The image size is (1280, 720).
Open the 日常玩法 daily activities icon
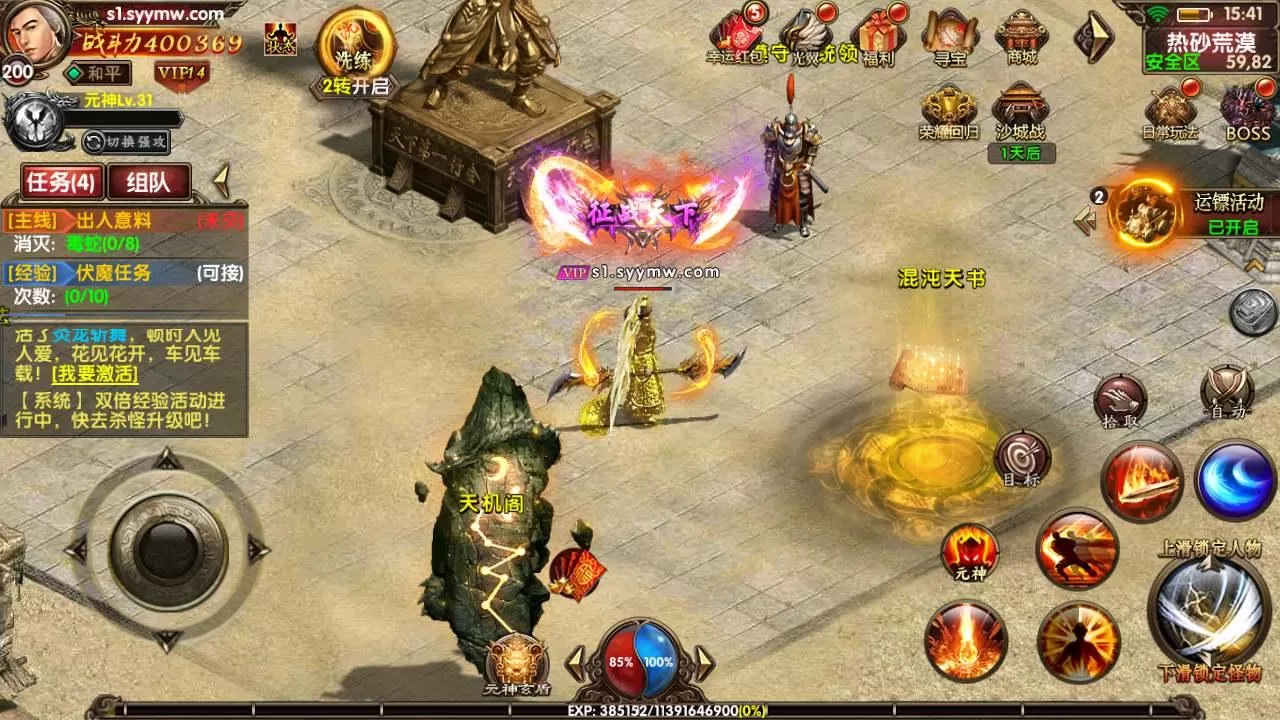click(1171, 112)
